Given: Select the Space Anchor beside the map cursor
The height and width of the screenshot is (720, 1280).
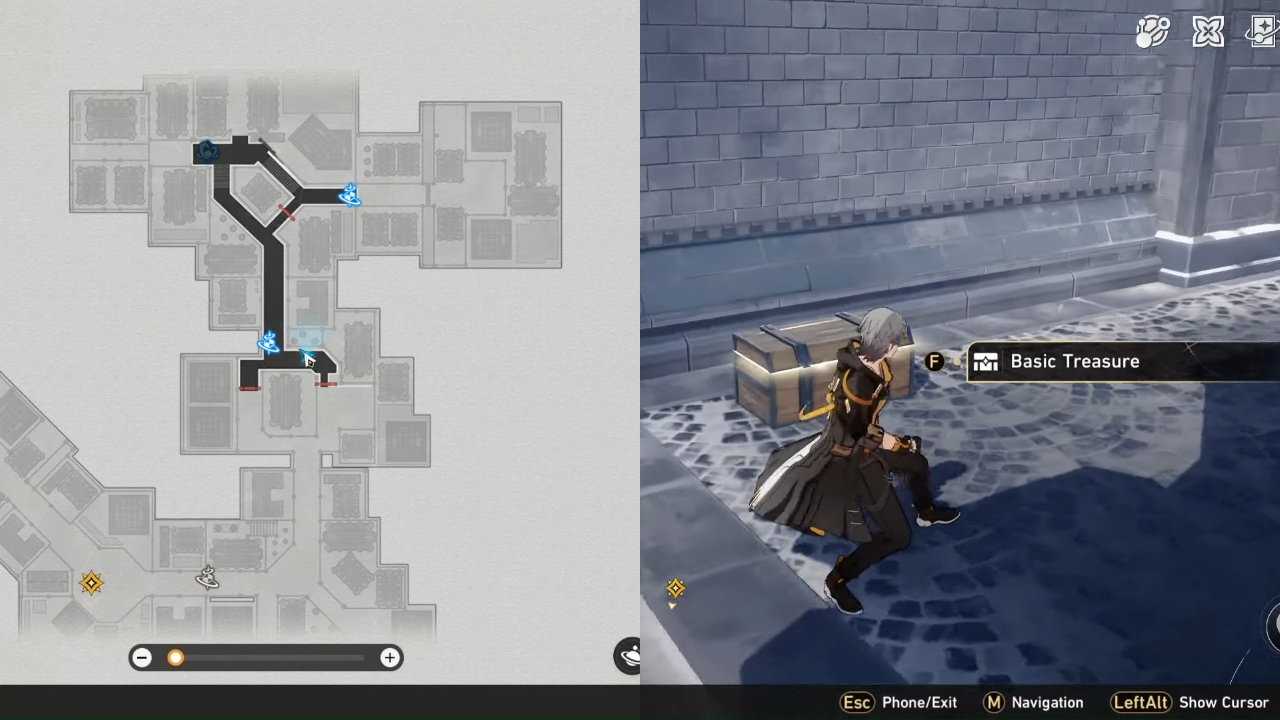Looking at the screenshot, I should (x=268, y=342).
